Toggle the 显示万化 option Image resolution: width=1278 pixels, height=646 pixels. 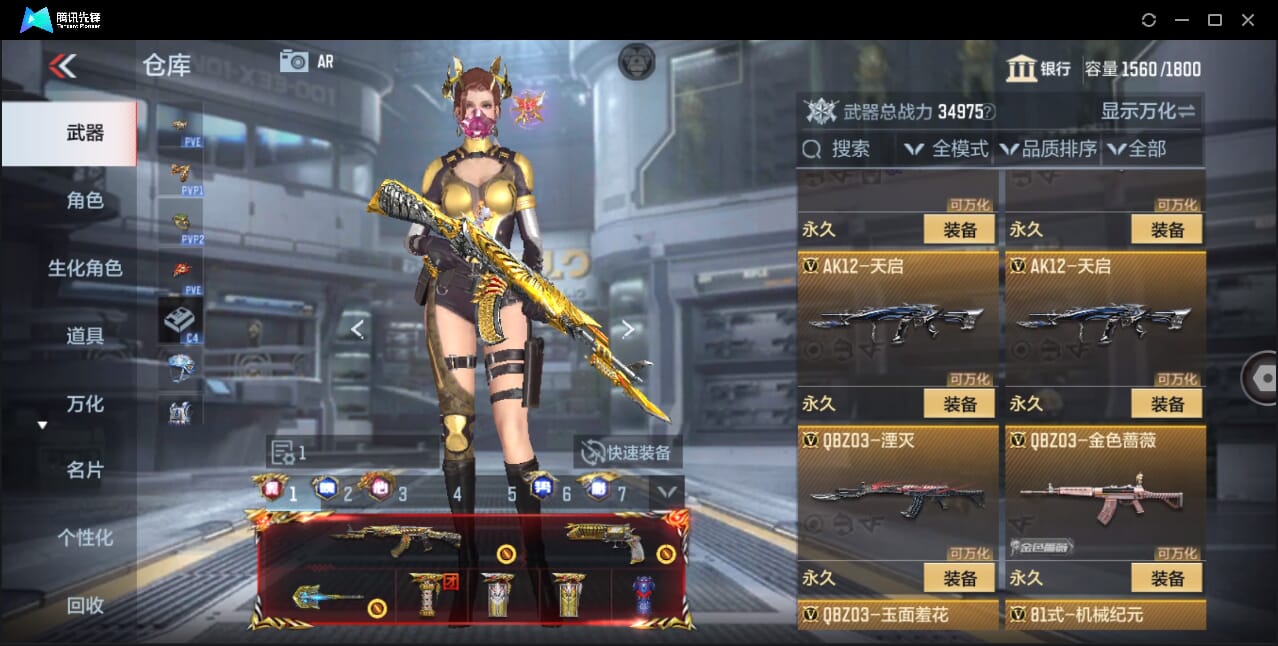pos(1148,111)
